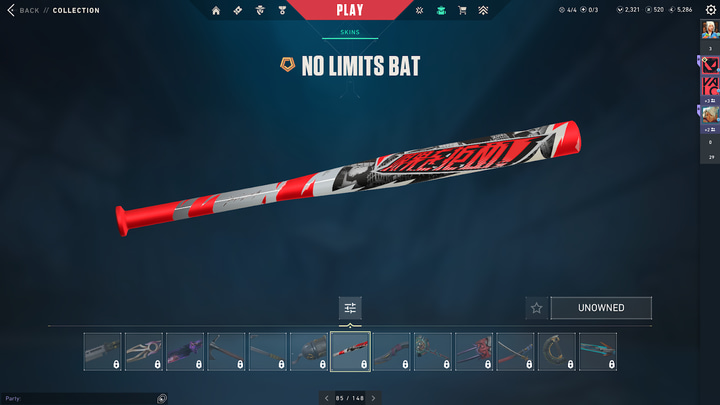This screenshot has width=720, height=405.
Task: Click the Unowned button
Action: [x=601, y=308]
